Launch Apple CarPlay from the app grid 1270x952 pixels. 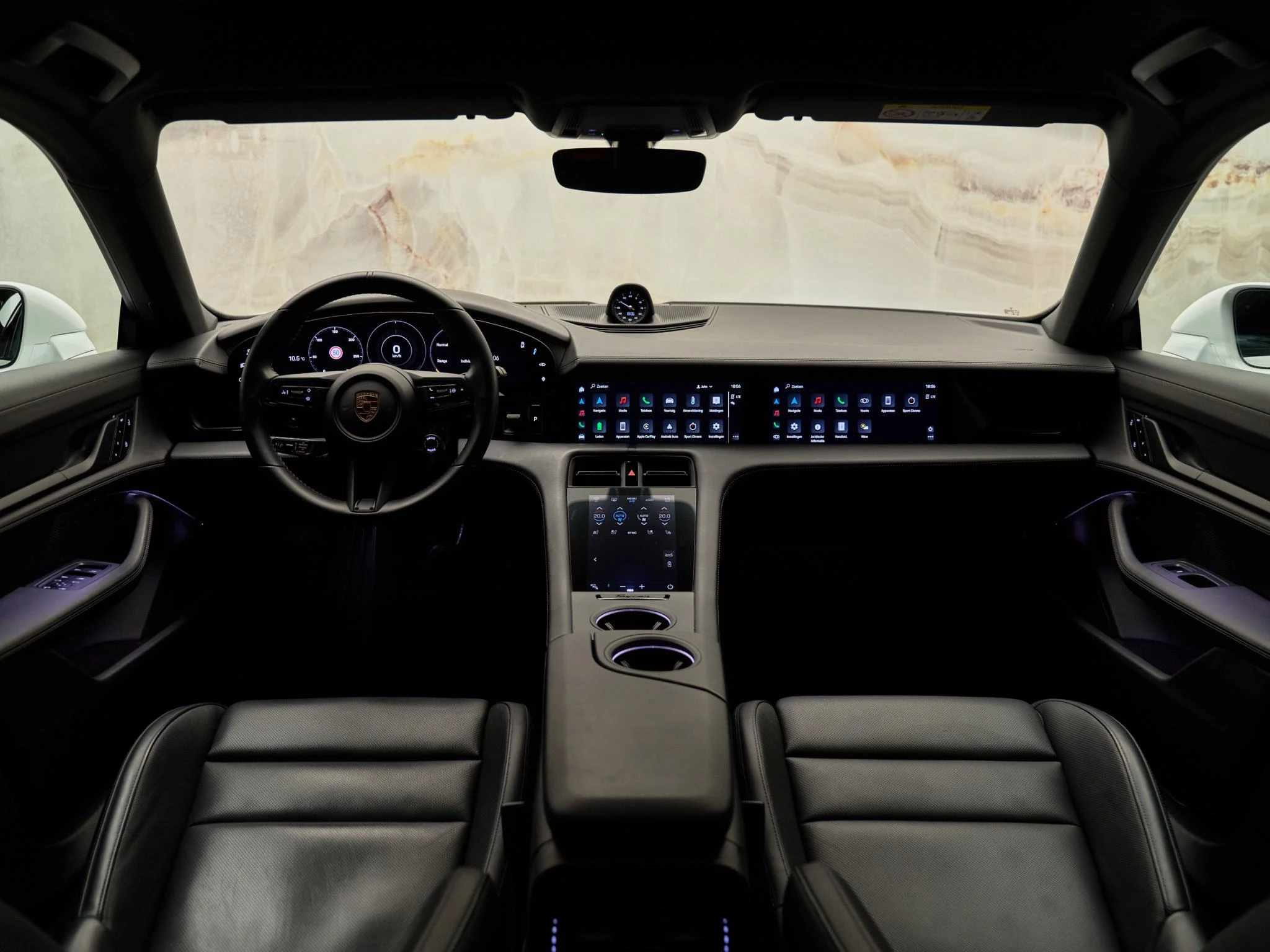pos(646,427)
